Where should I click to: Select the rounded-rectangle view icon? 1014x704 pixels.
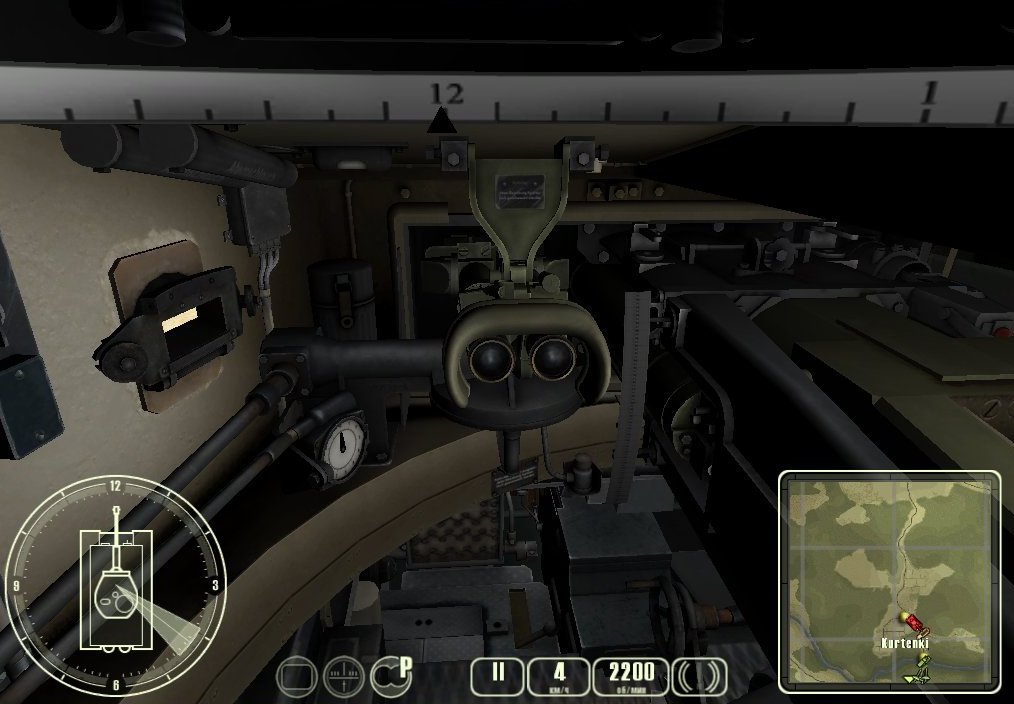(297, 677)
